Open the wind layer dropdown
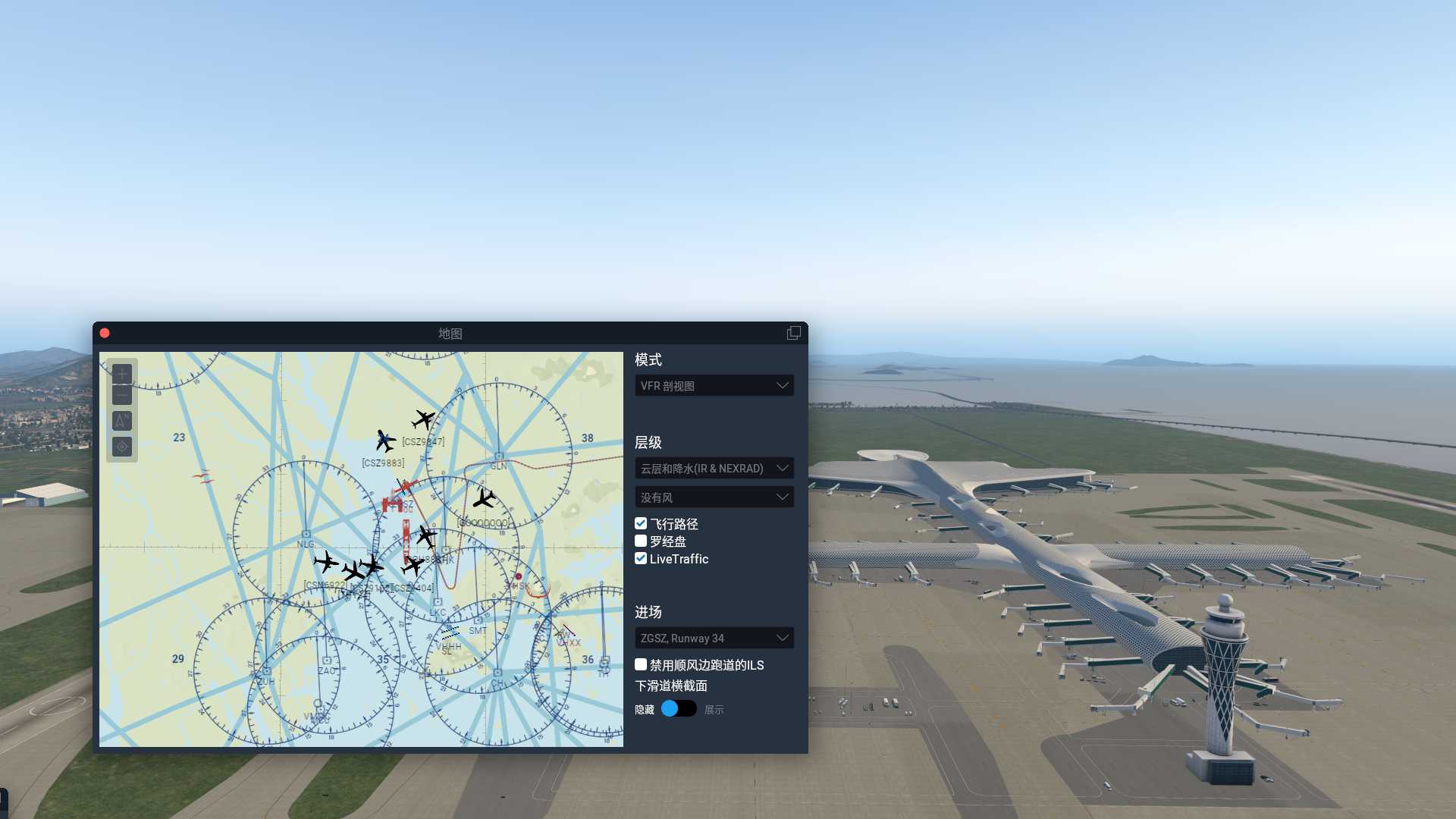 pos(714,497)
